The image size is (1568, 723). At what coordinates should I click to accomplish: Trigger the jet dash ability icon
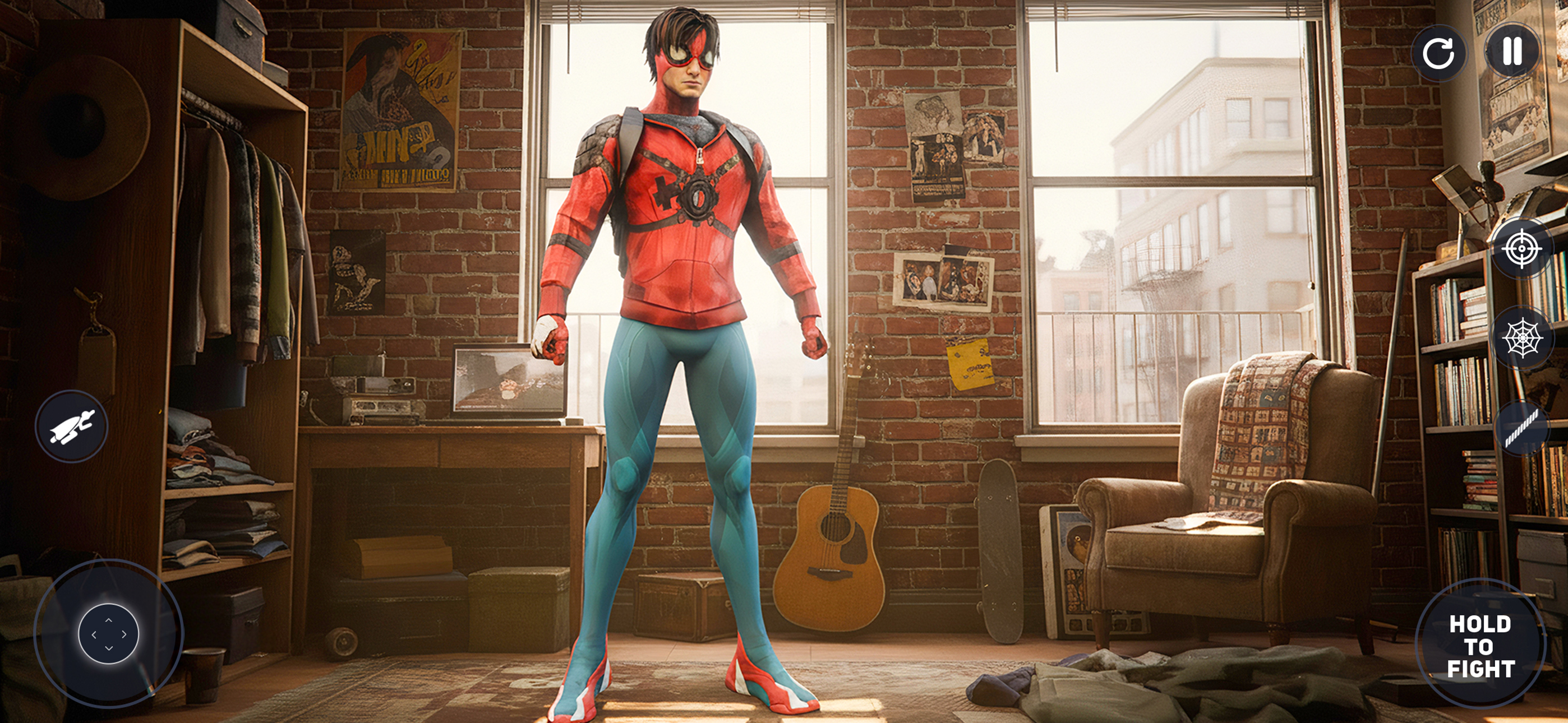point(71,426)
